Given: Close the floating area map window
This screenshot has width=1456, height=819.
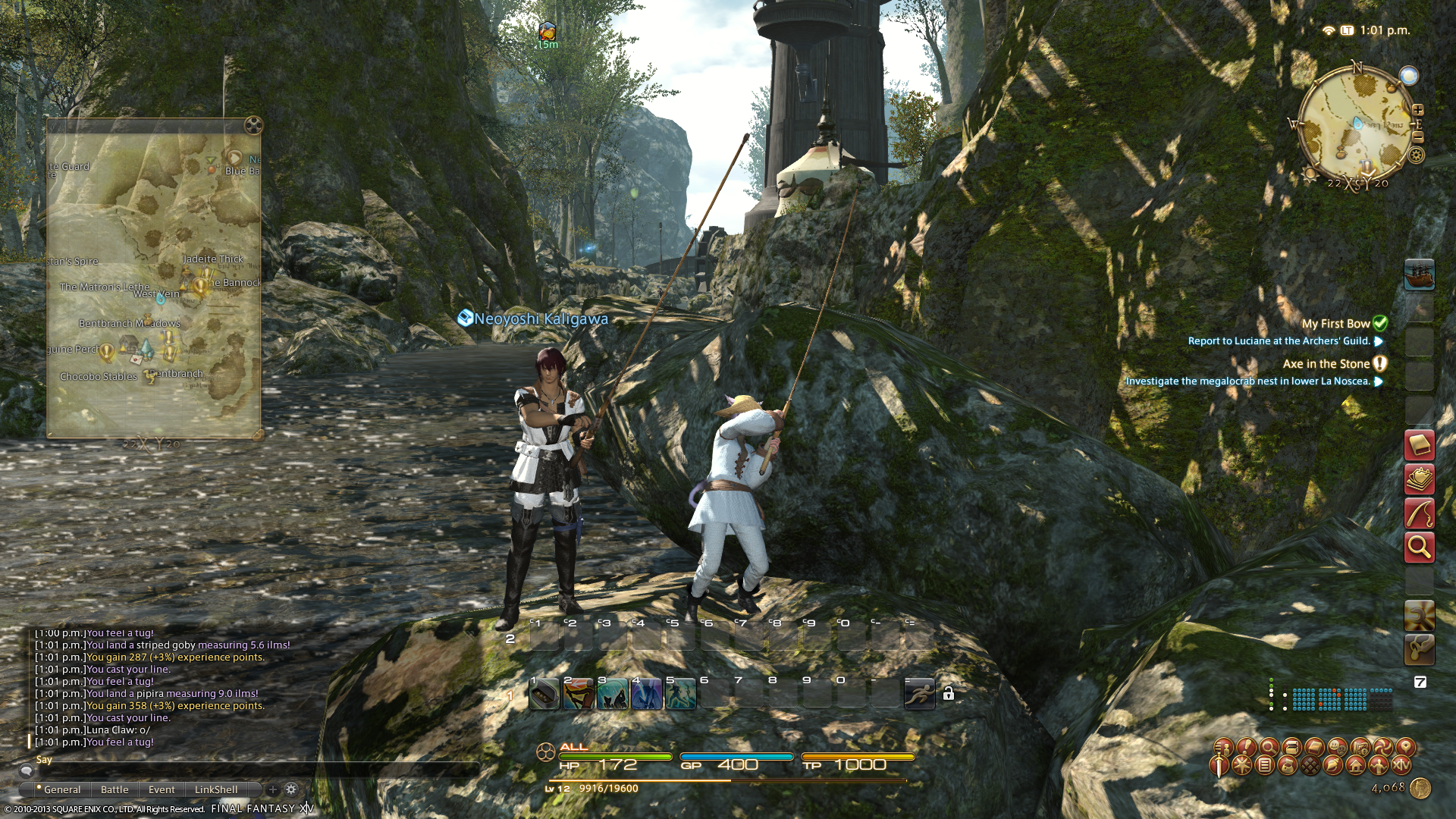Looking at the screenshot, I should [x=253, y=125].
